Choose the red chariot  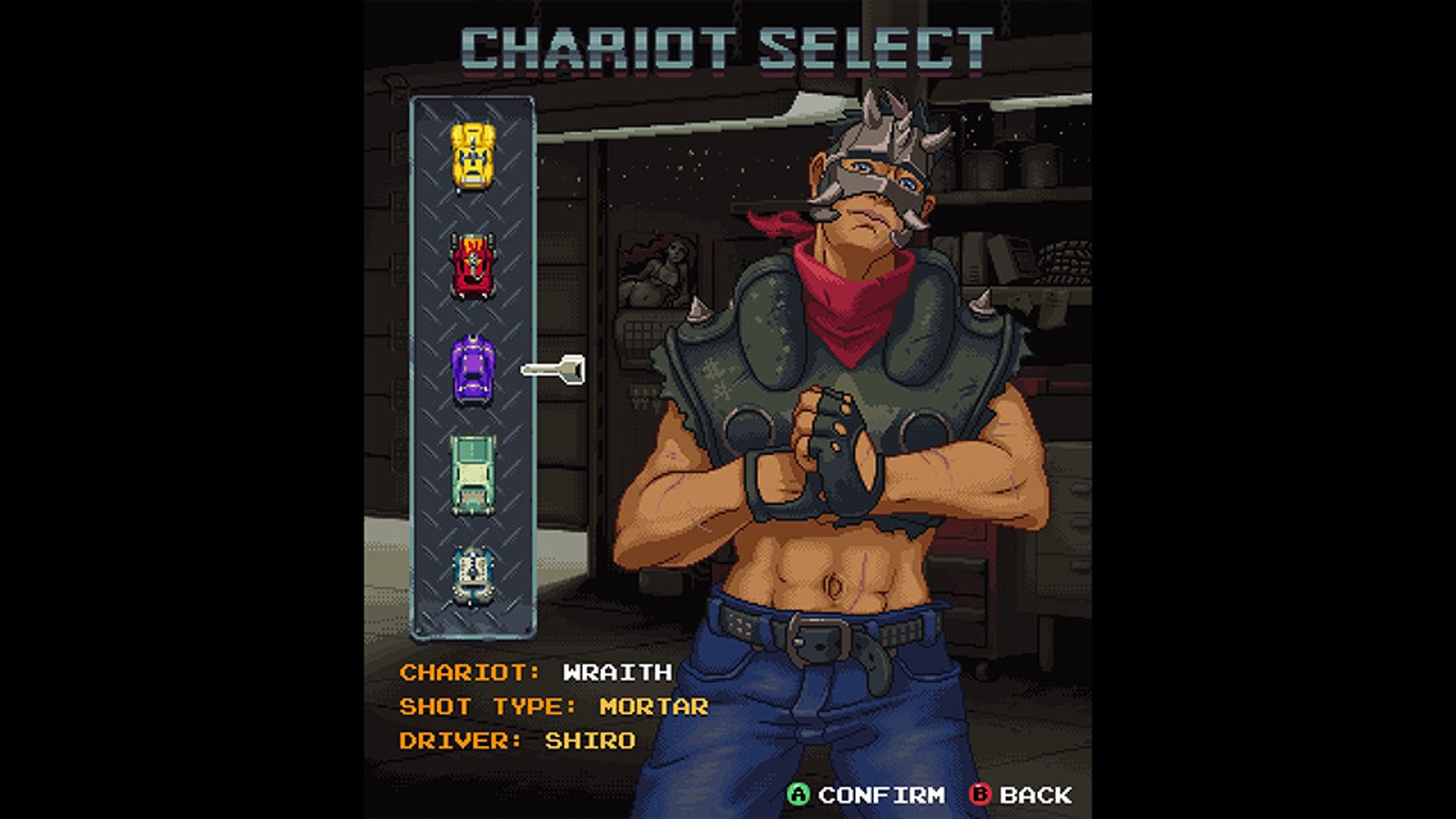tap(472, 265)
